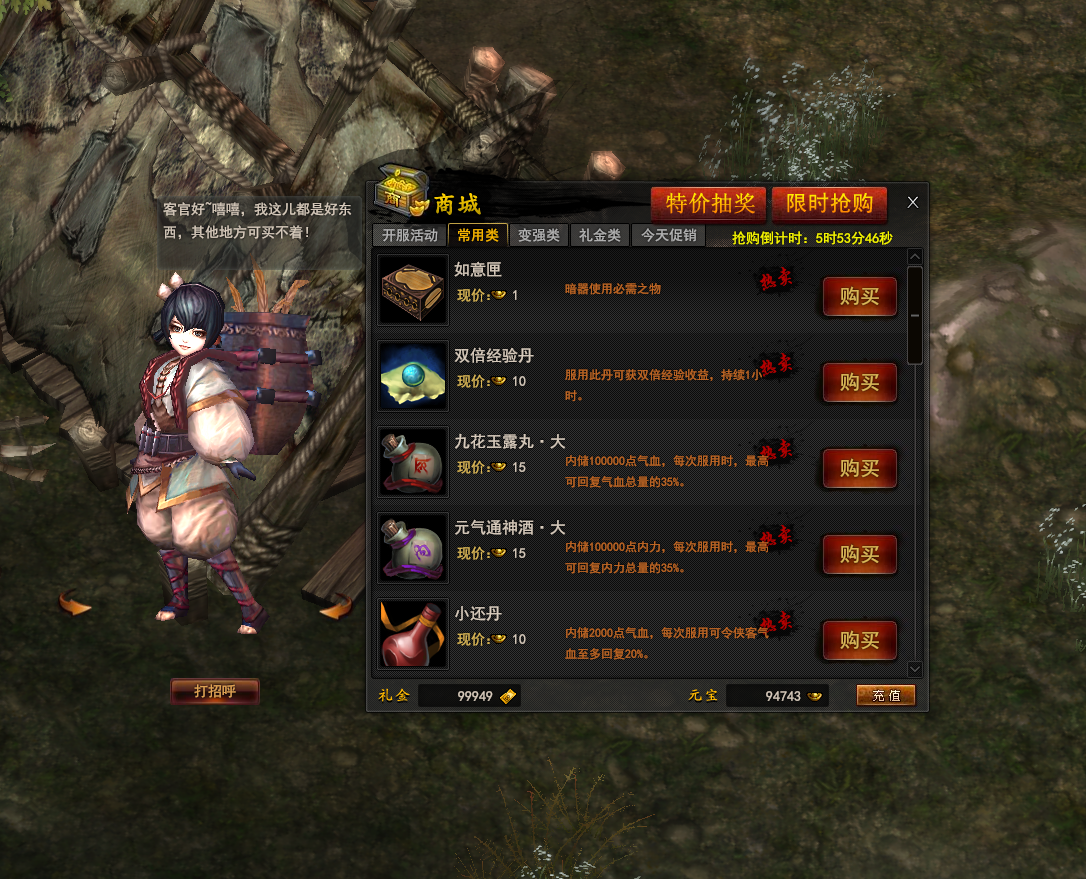Show the 今天促销 tab

tap(669, 236)
